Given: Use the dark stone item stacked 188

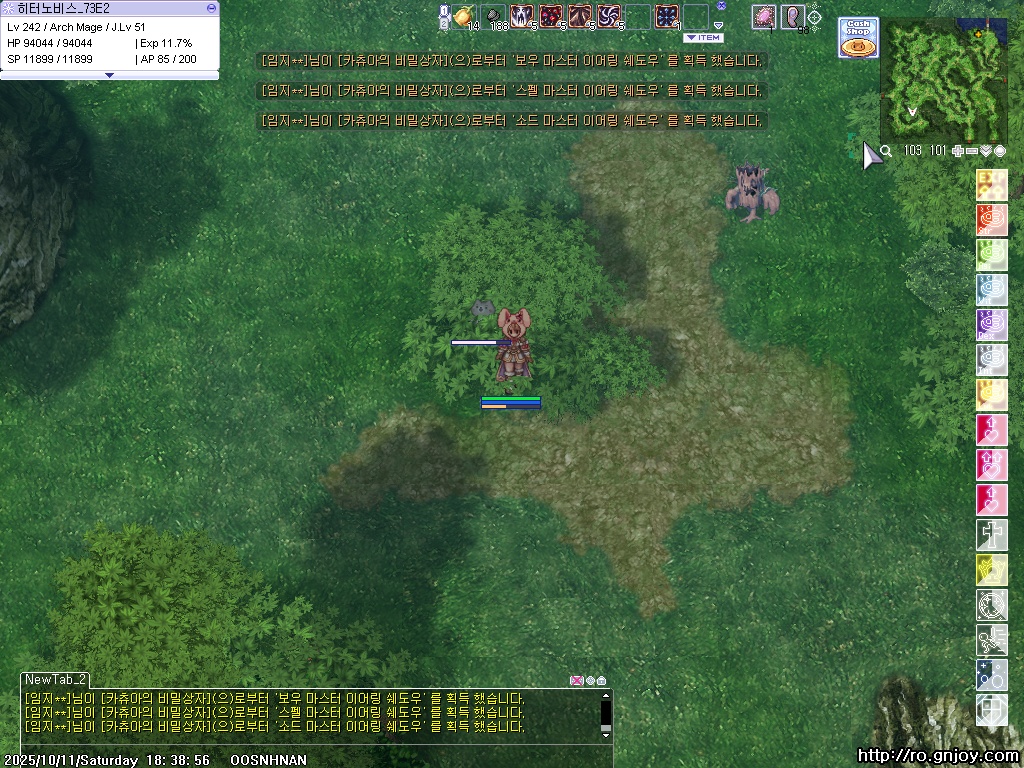Looking at the screenshot, I should (x=493, y=16).
